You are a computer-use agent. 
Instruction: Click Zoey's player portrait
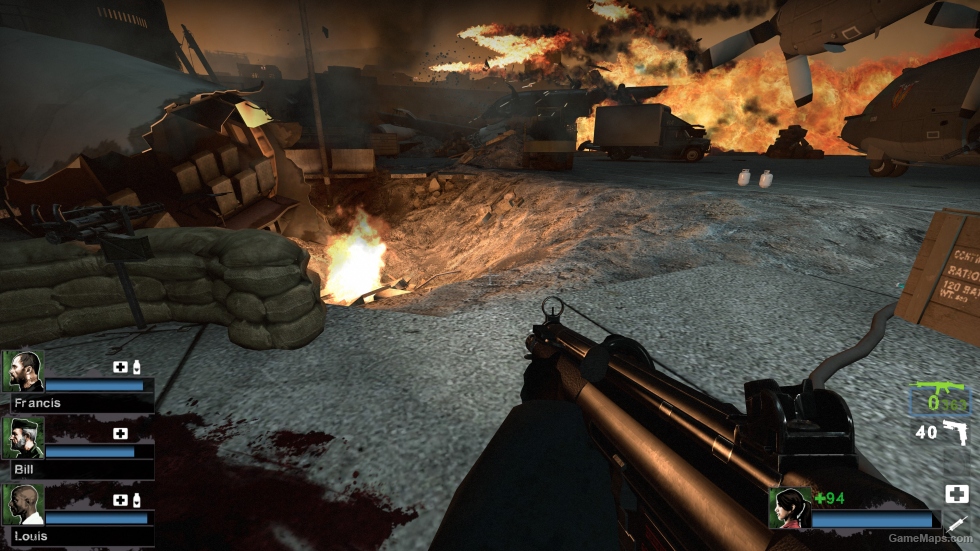click(790, 507)
